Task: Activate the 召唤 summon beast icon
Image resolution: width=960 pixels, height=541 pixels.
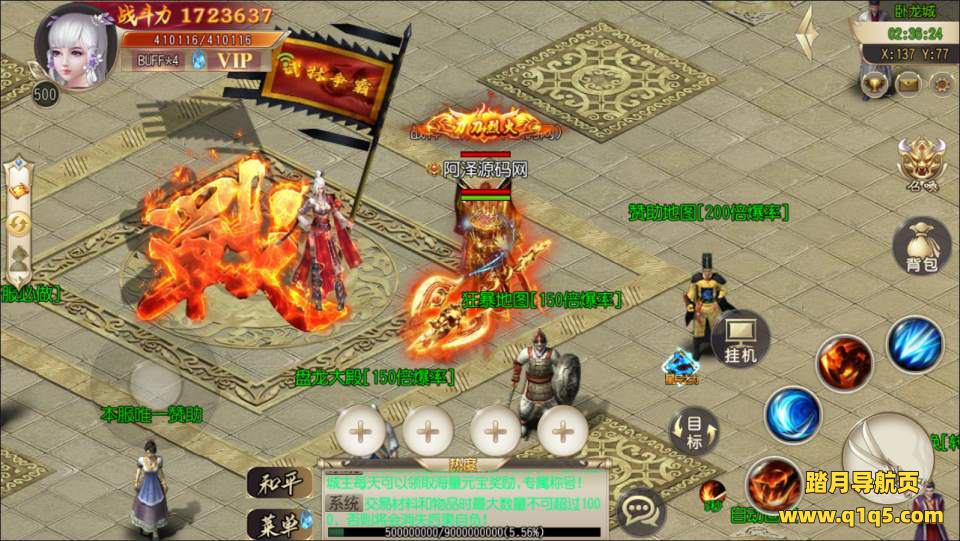Action: (918, 162)
